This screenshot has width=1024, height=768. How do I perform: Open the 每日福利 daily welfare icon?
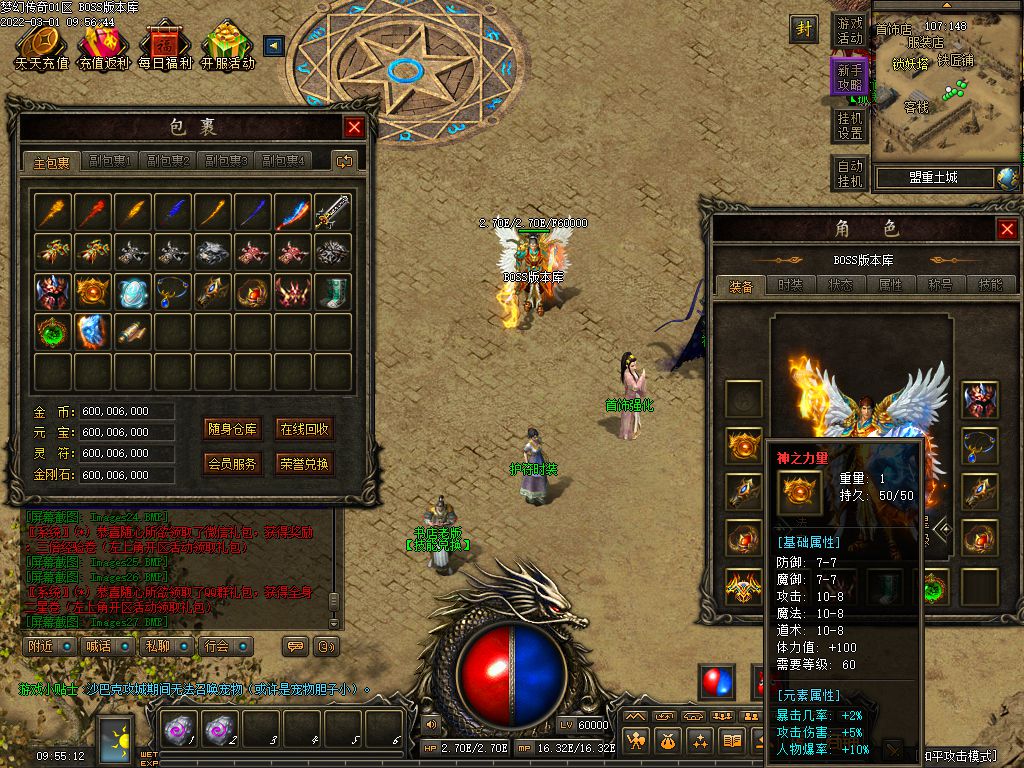pyautogui.click(x=164, y=46)
